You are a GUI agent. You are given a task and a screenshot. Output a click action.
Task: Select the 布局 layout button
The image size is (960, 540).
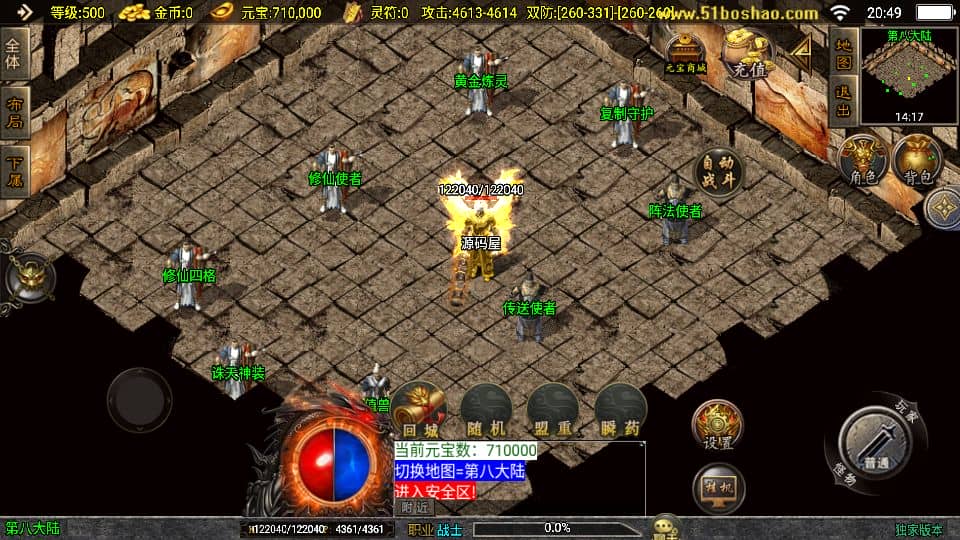coord(14,112)
